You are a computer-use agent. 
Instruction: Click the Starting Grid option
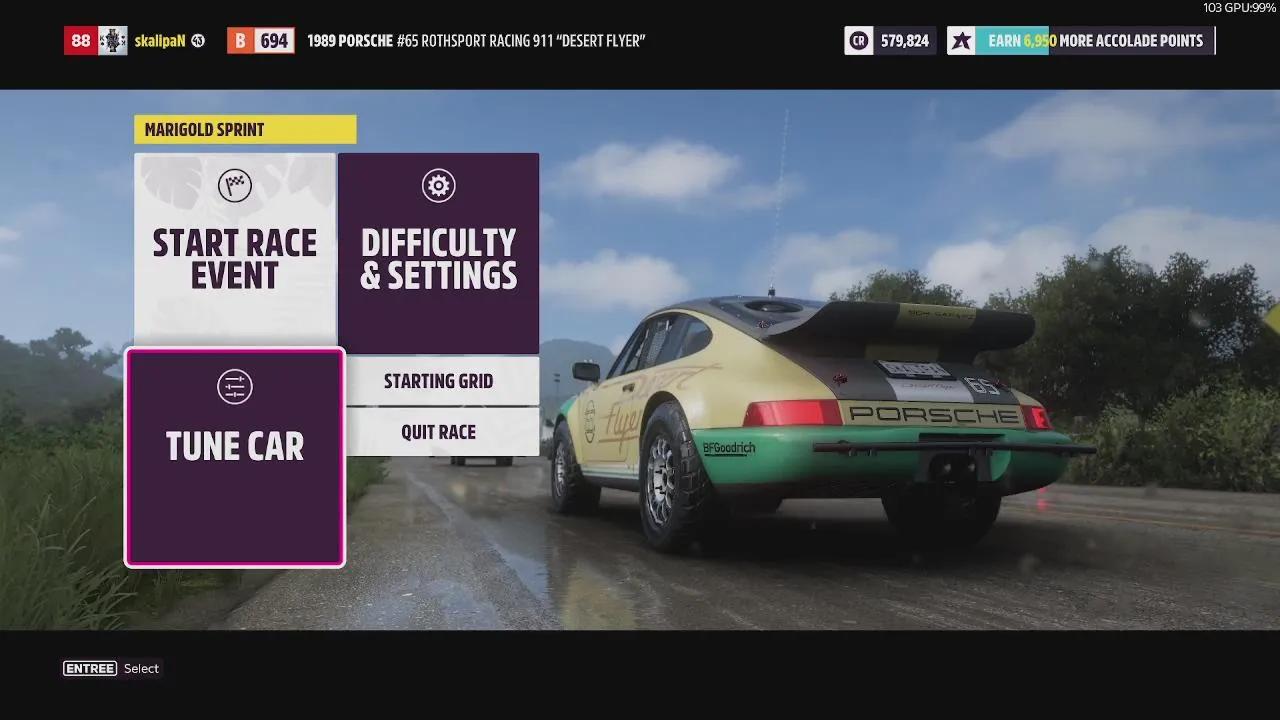438,381
